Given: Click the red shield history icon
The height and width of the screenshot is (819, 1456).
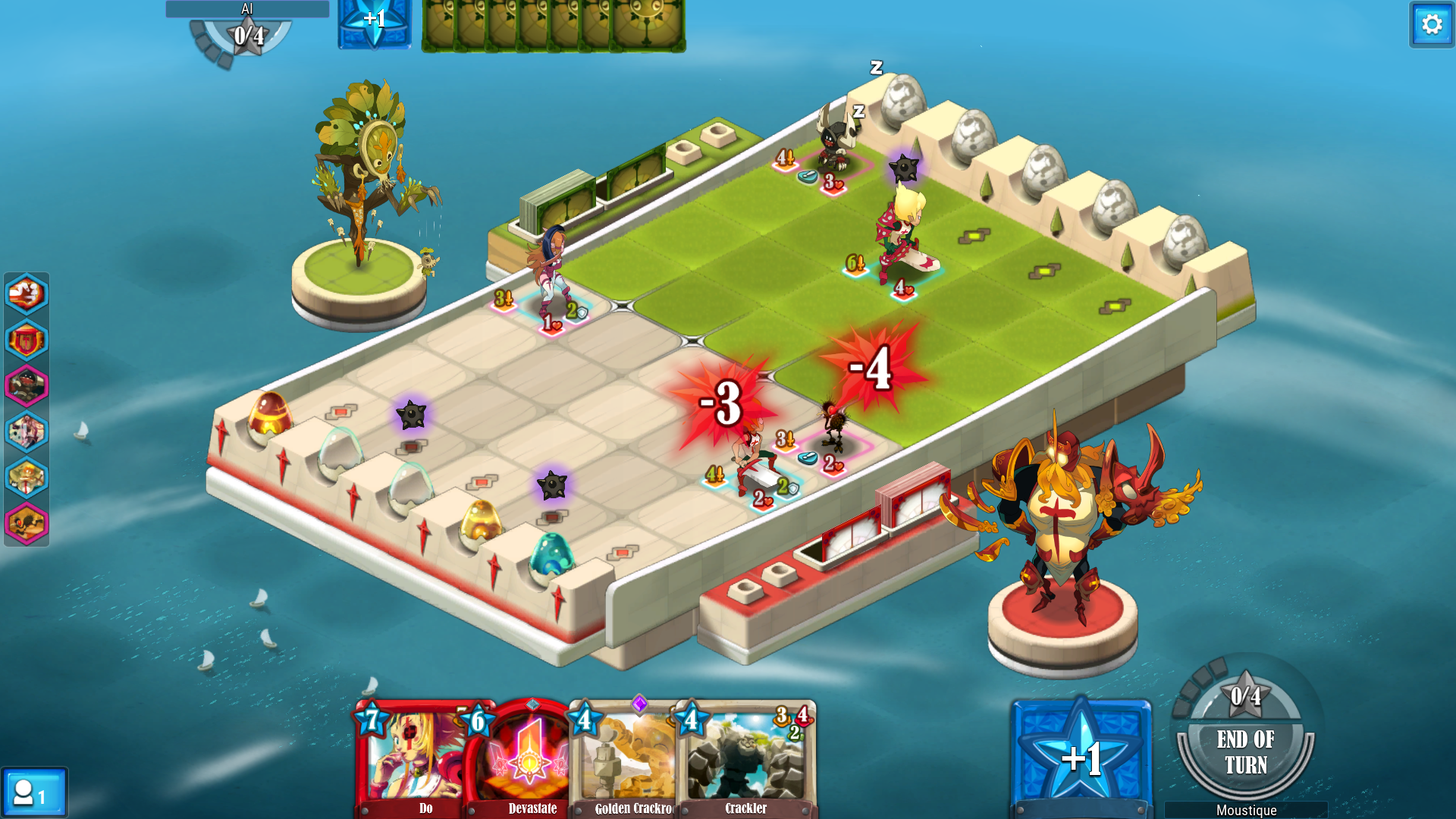Looking at the screenshot, I should tap(27, 340).
